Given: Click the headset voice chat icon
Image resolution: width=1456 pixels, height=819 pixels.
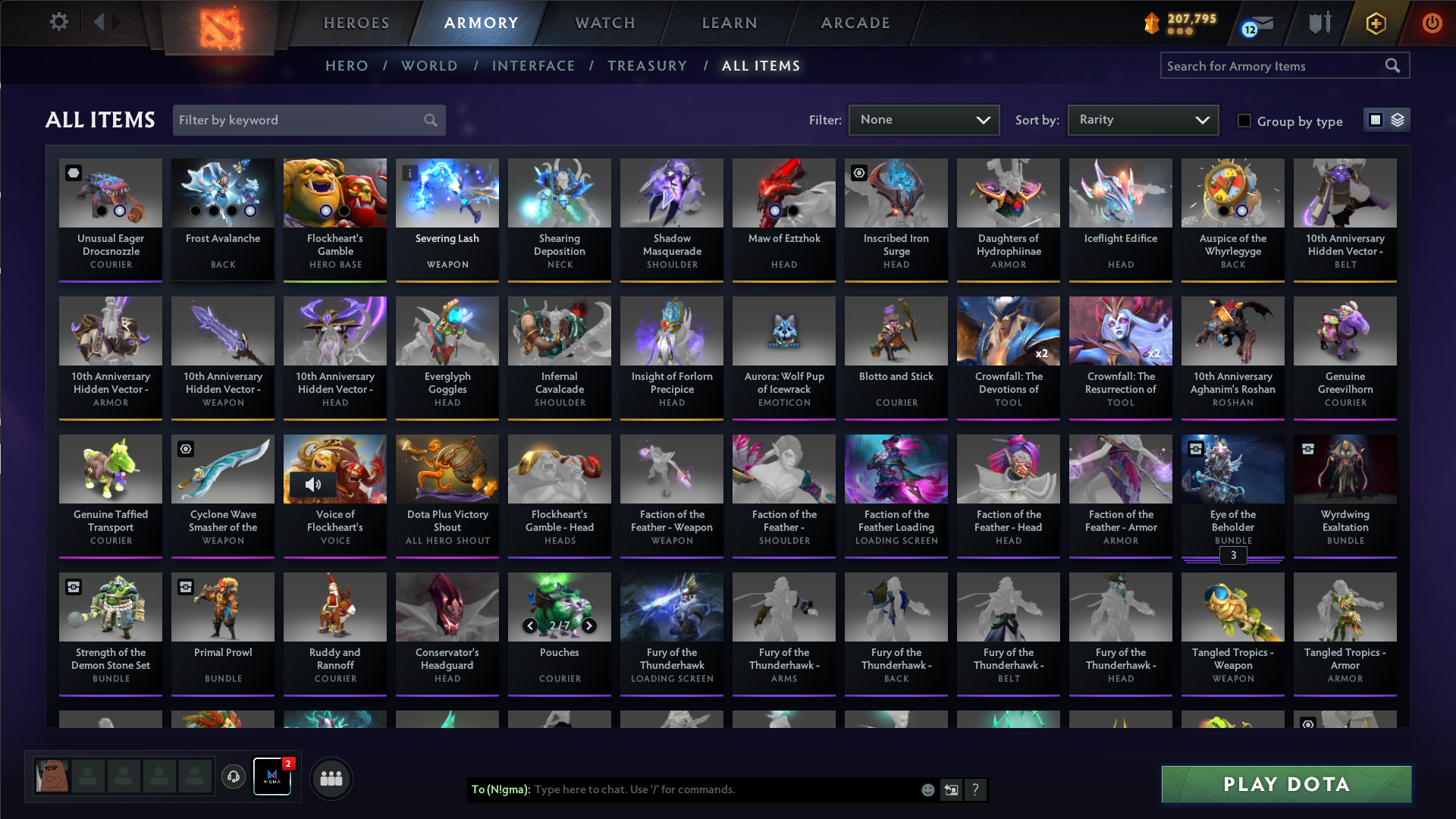Looking at the screenshot, I should [x=234, y=777].
